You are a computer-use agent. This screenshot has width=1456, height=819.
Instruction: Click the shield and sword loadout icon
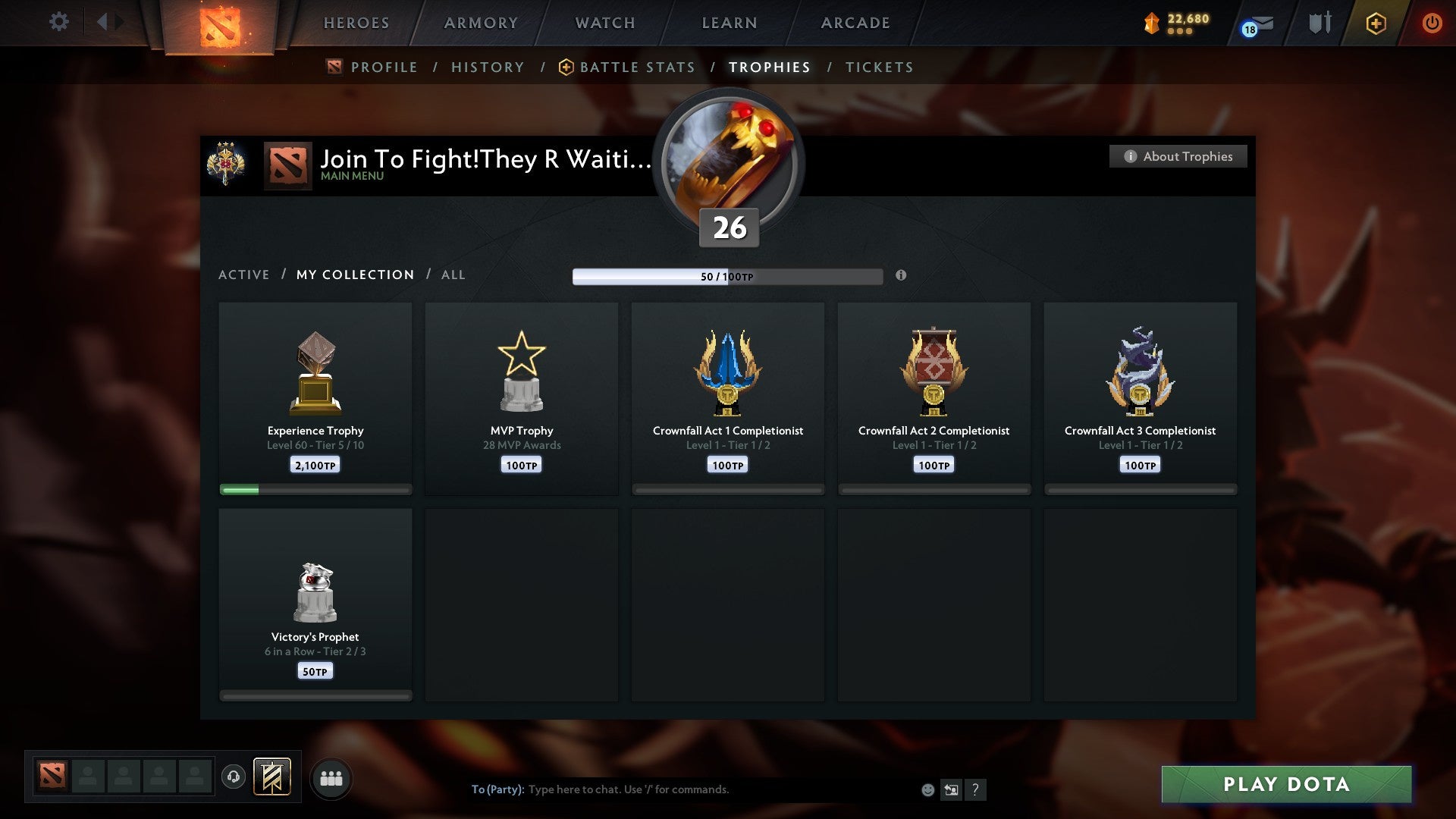pos(1319,23)
